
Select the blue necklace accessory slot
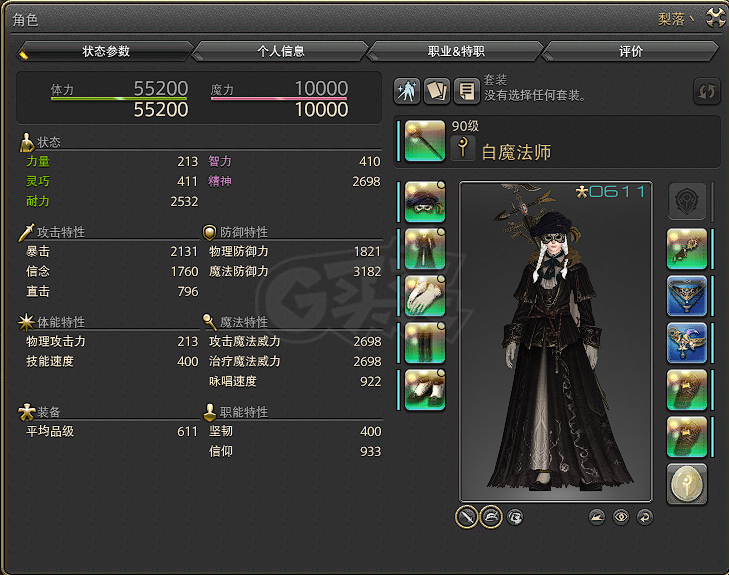687,296
